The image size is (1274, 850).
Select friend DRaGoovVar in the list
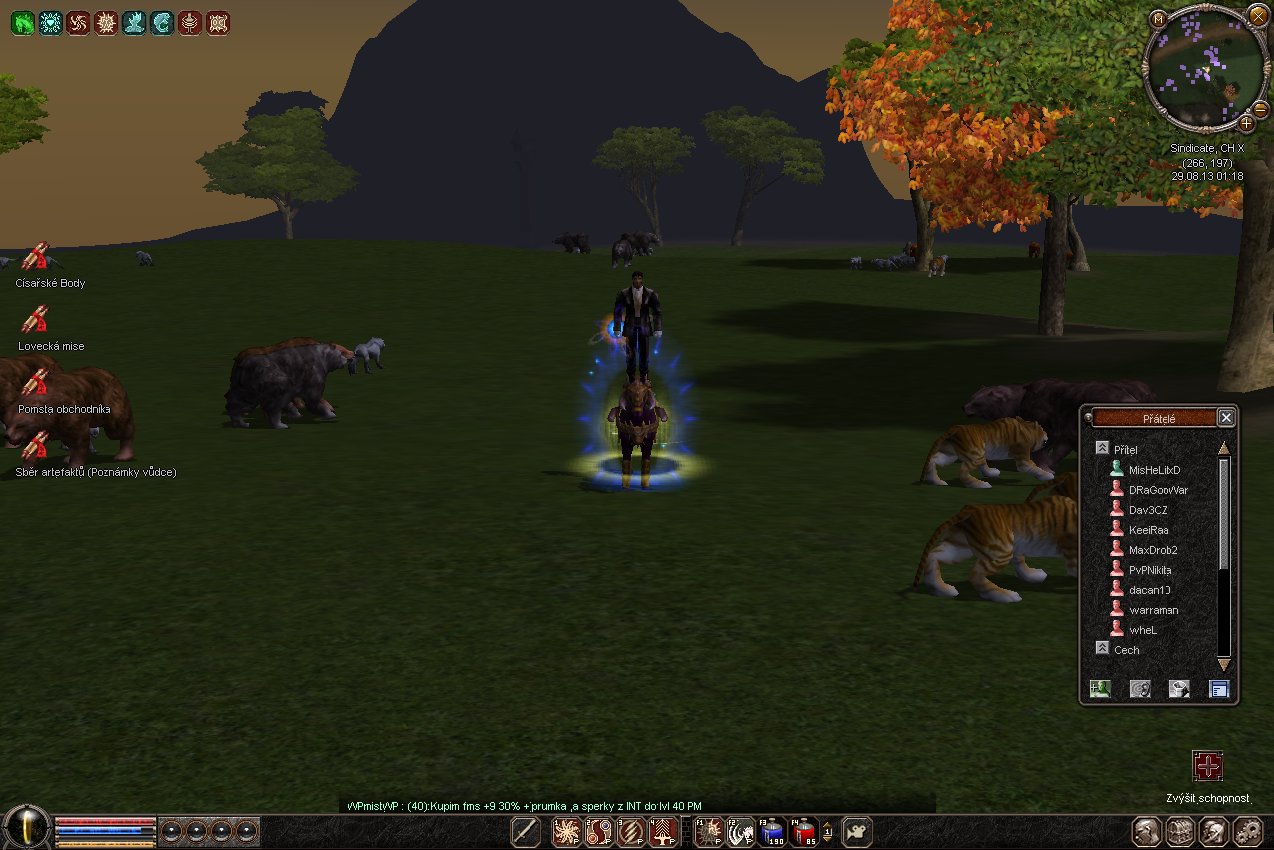click(x=1157, y=490)
